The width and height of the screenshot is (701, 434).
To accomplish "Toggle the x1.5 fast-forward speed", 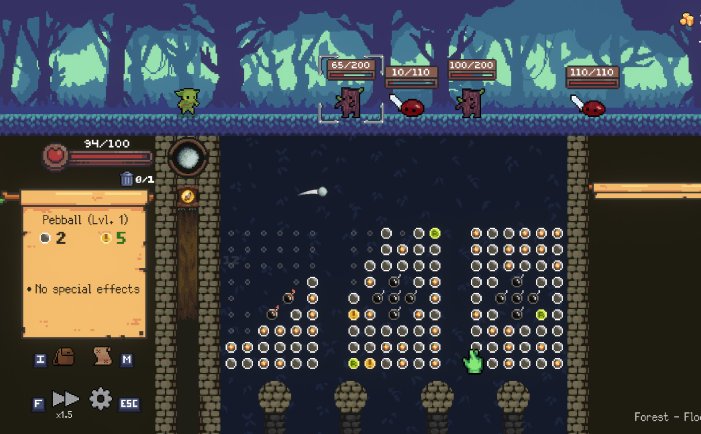I will 65,400.
